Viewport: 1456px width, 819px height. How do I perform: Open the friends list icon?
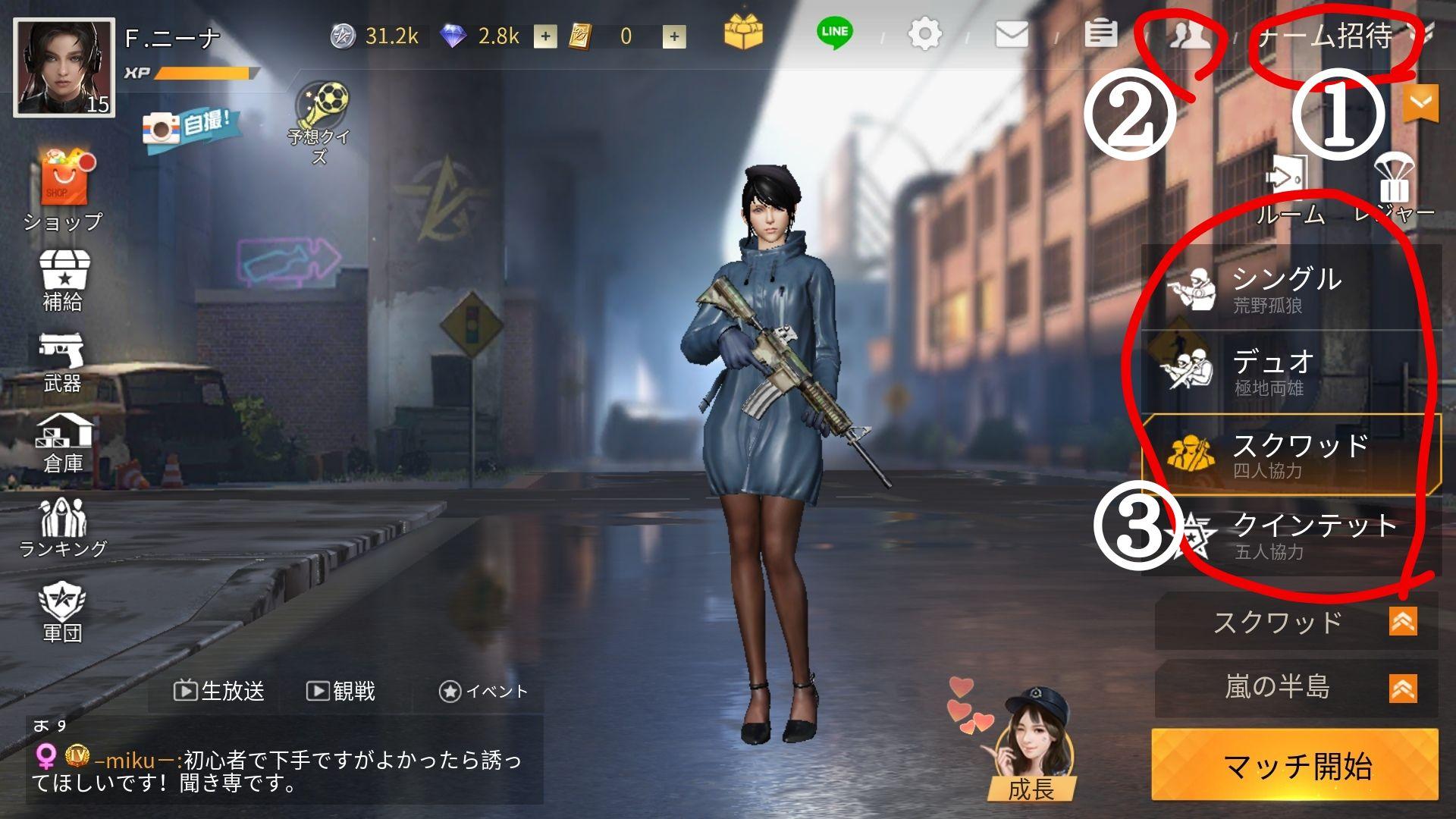(1188, 36)
